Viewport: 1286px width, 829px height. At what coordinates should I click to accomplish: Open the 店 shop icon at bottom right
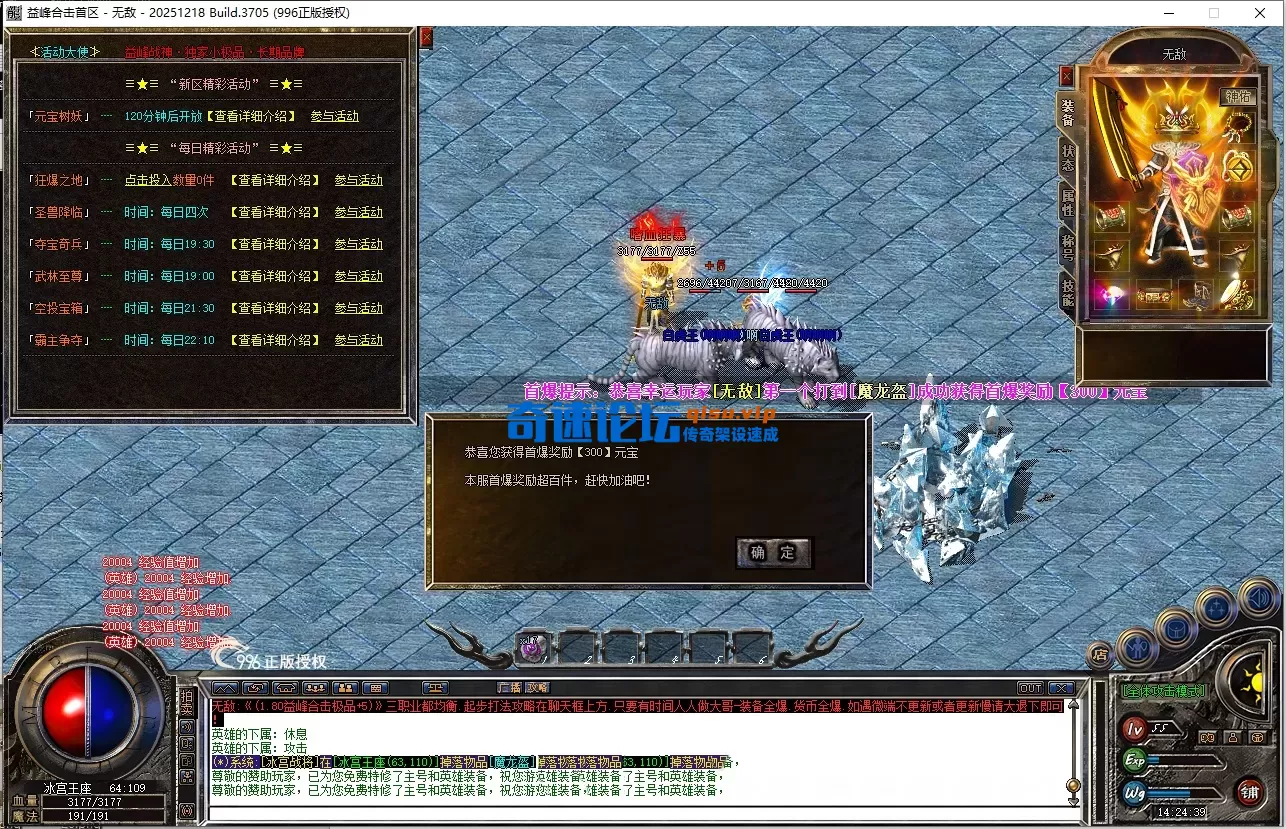tap(1100, 653)
